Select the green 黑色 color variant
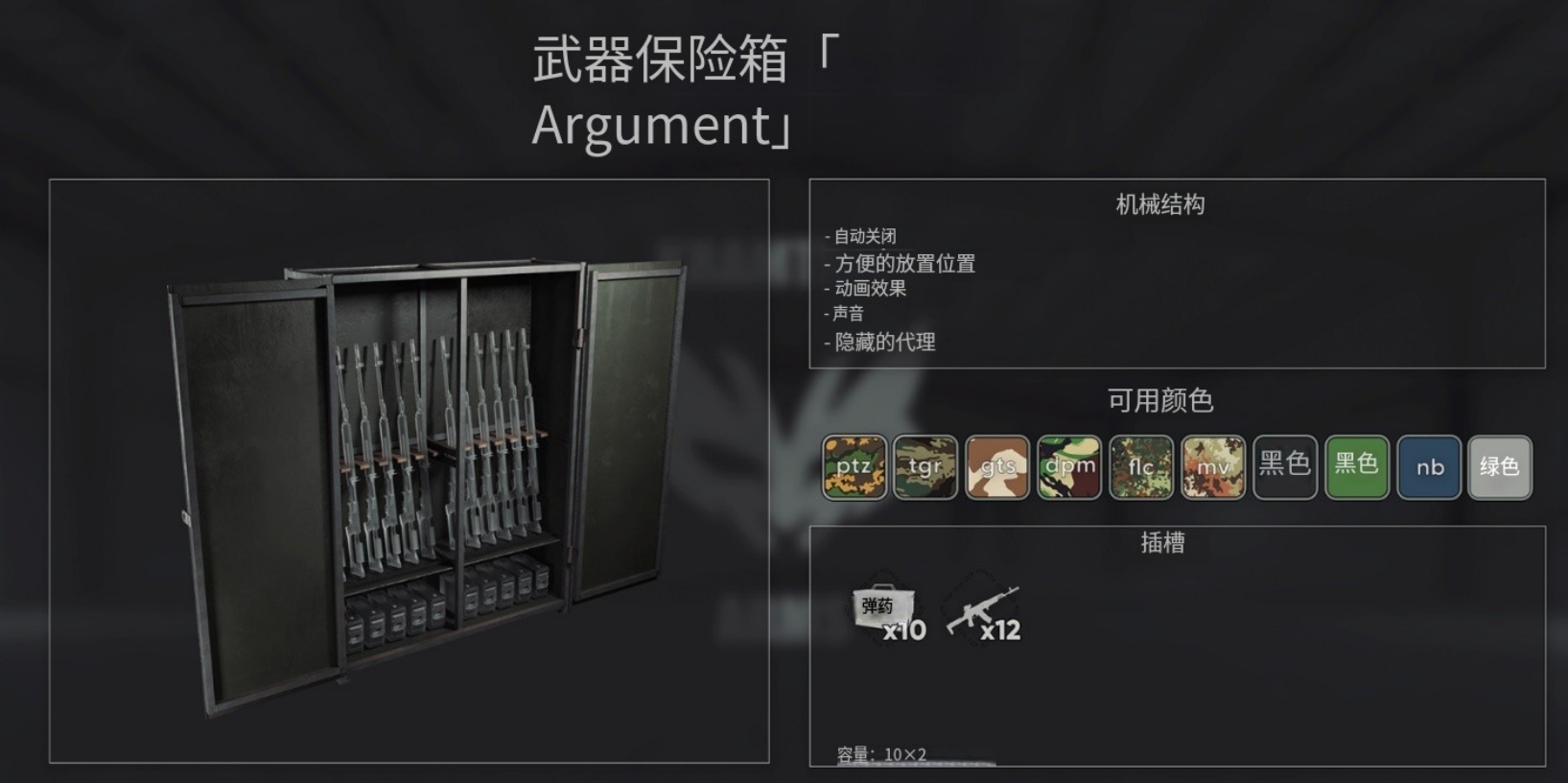 coord(1357,468)
